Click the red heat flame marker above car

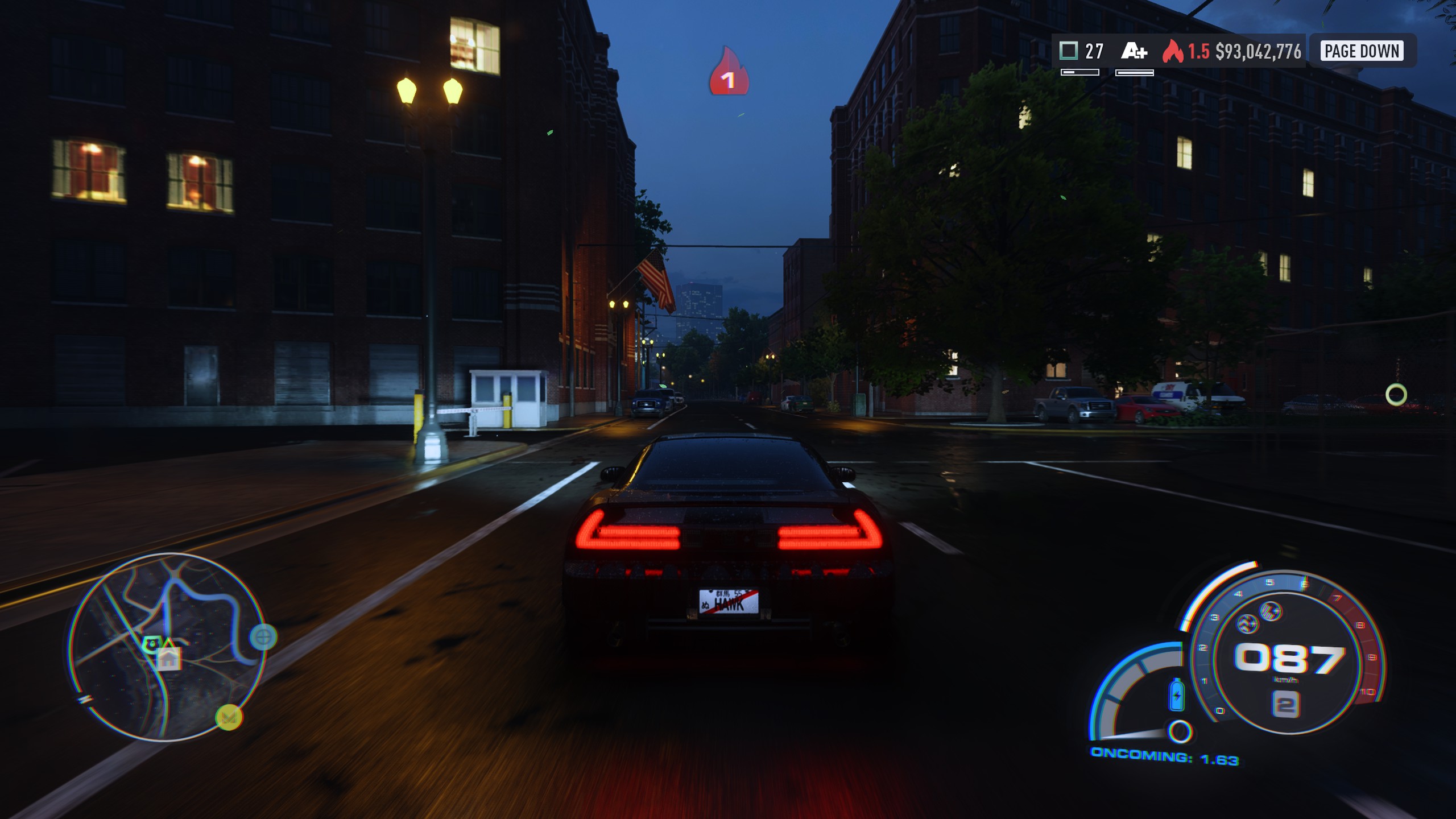pos(729,72)
